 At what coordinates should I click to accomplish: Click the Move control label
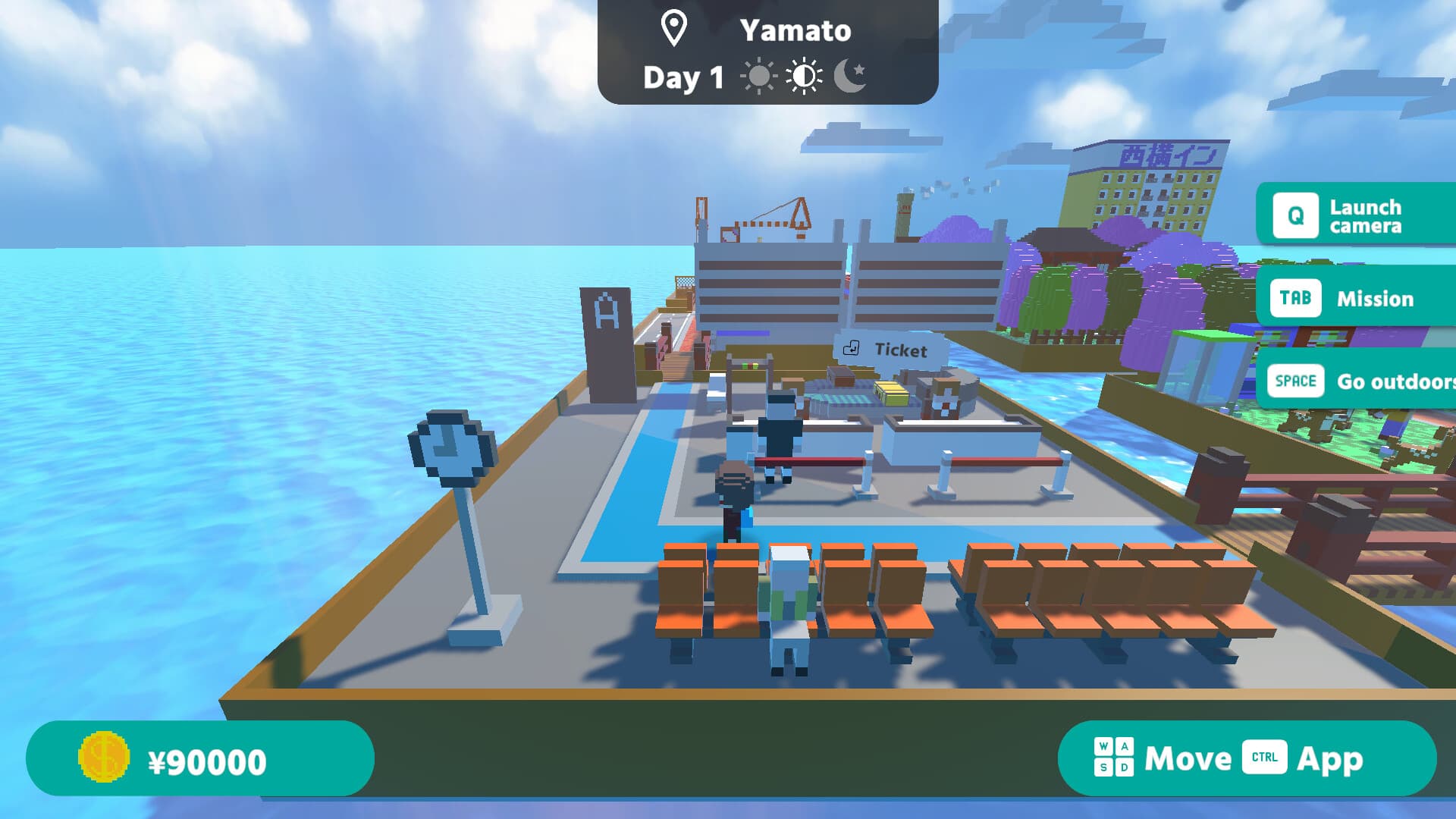coord(1187,758)
